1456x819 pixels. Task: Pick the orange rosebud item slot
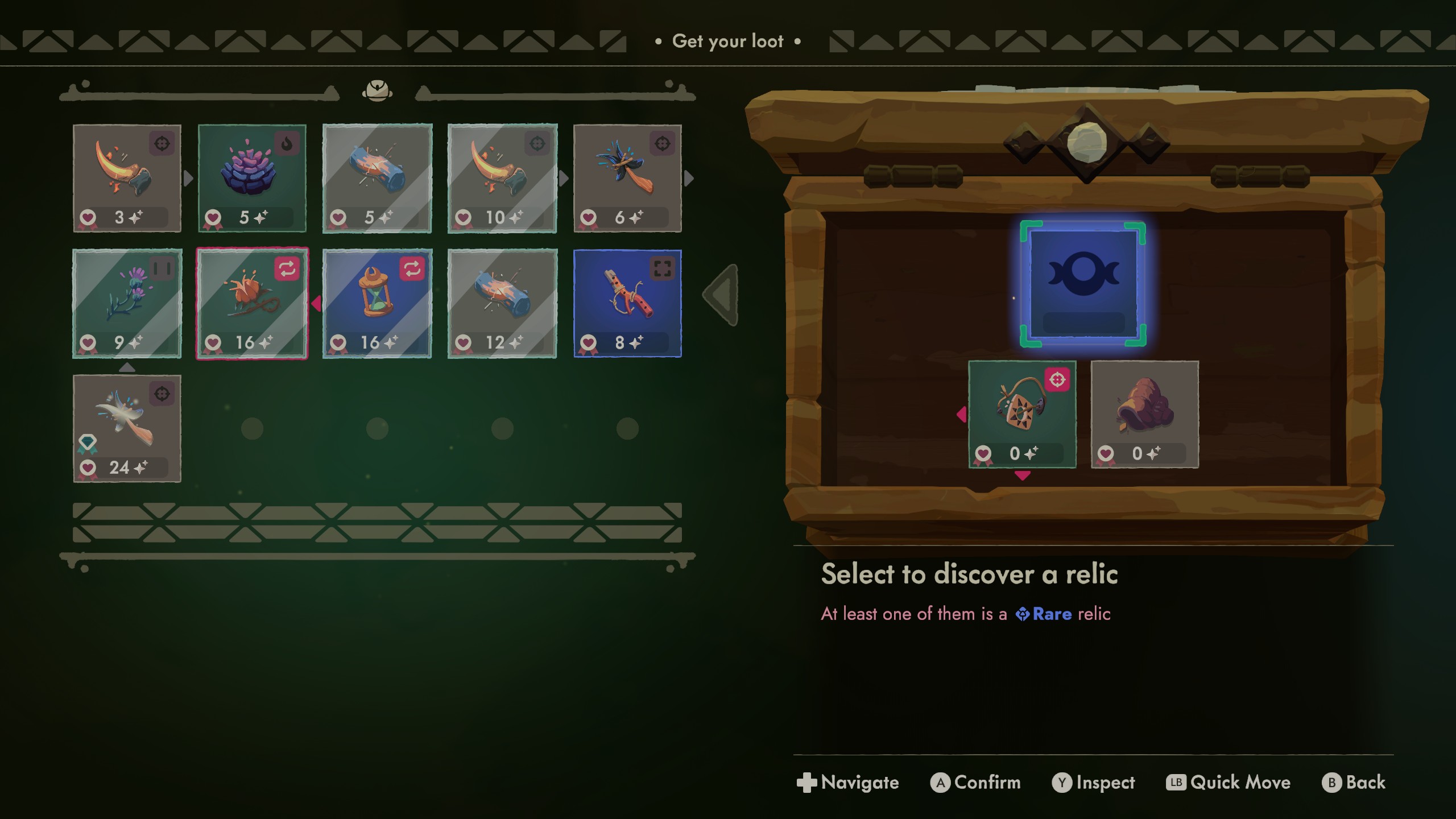pyautogui.click(x=252, y=303)
